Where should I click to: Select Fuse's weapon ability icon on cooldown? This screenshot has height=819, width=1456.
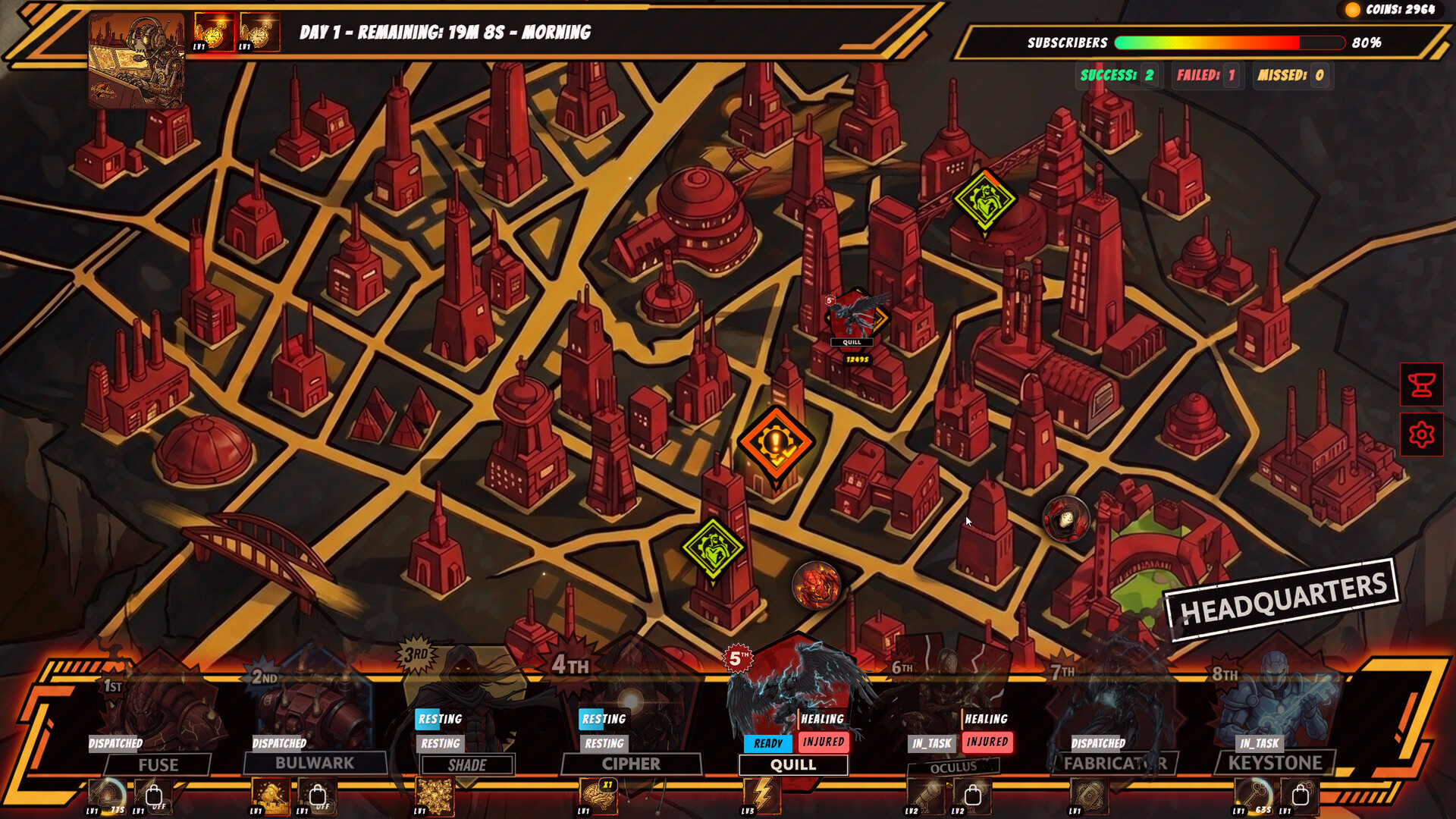click(105, 798)
